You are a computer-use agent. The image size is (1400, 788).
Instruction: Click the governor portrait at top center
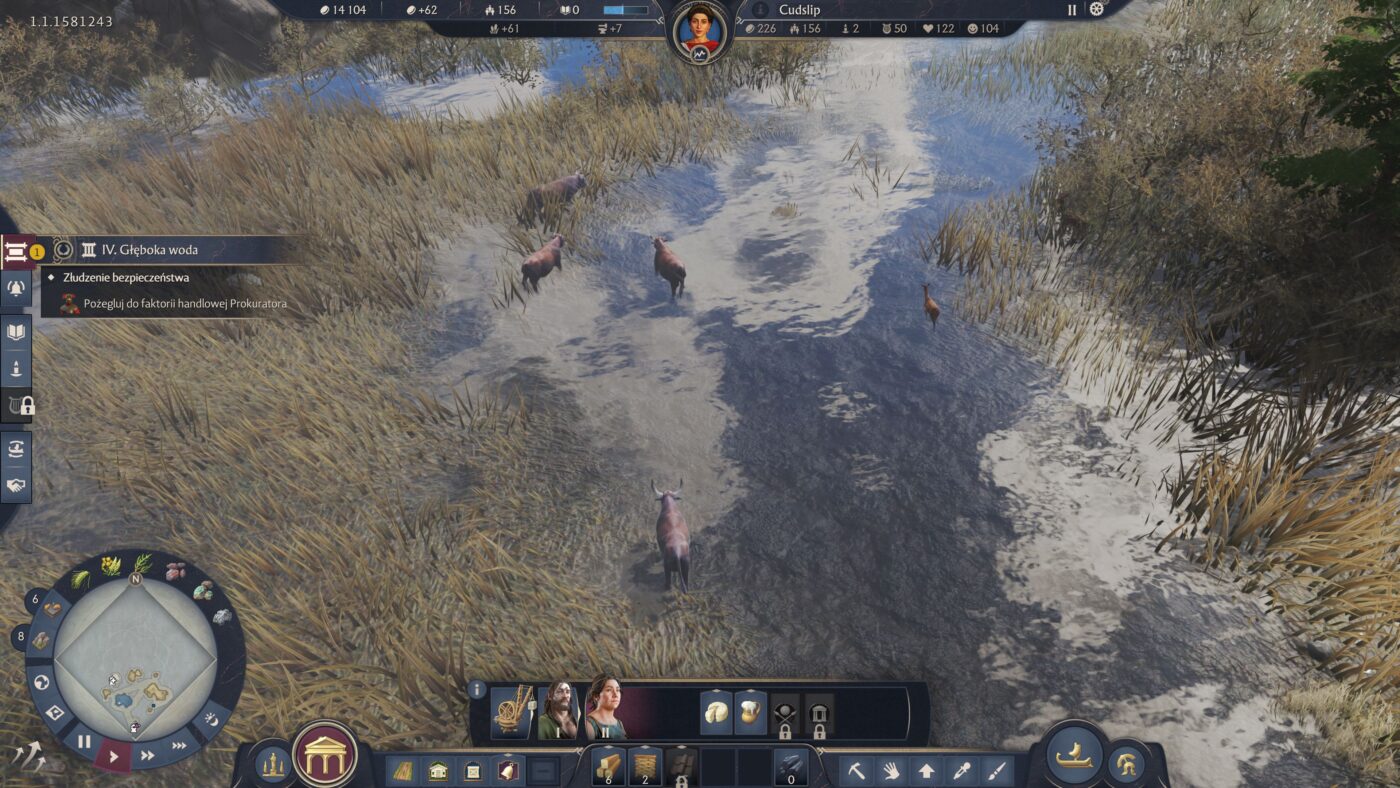click(699, 30)
